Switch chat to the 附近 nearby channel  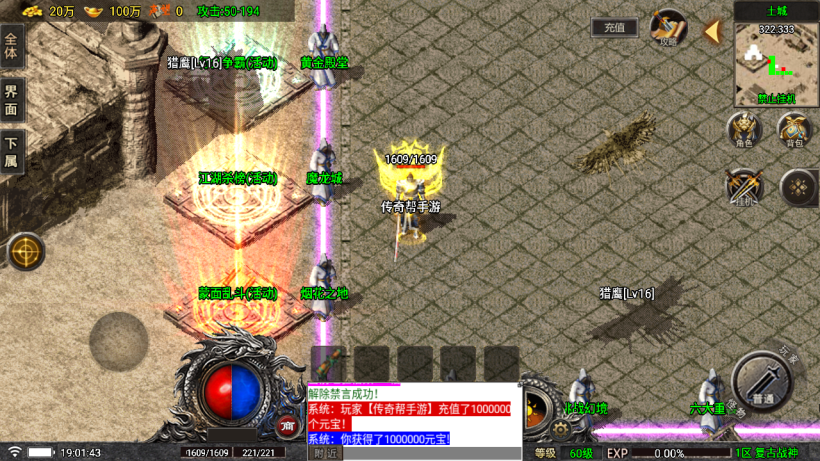click(325, 453)
